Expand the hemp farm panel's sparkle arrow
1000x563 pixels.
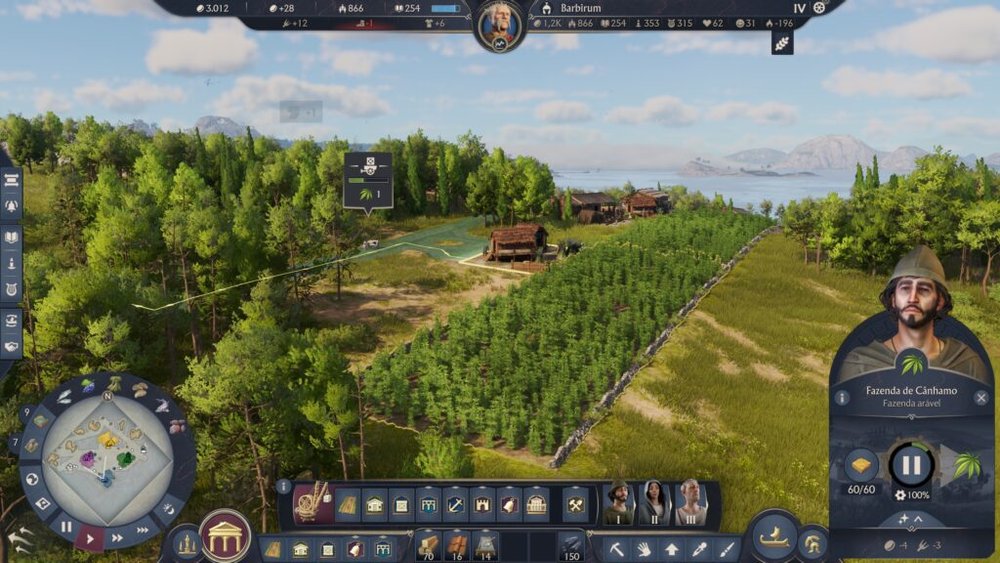(x=911, y=520)
